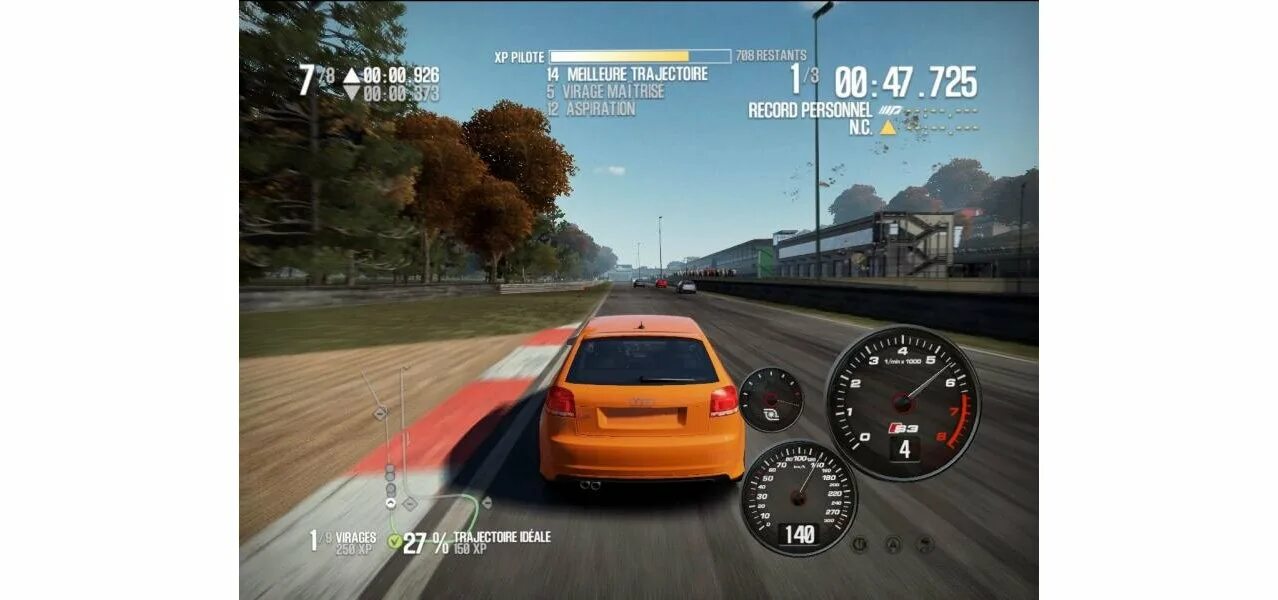Click the Virages corner objective tracker
Screen dimensions: 1278x600
coord(343,542)
